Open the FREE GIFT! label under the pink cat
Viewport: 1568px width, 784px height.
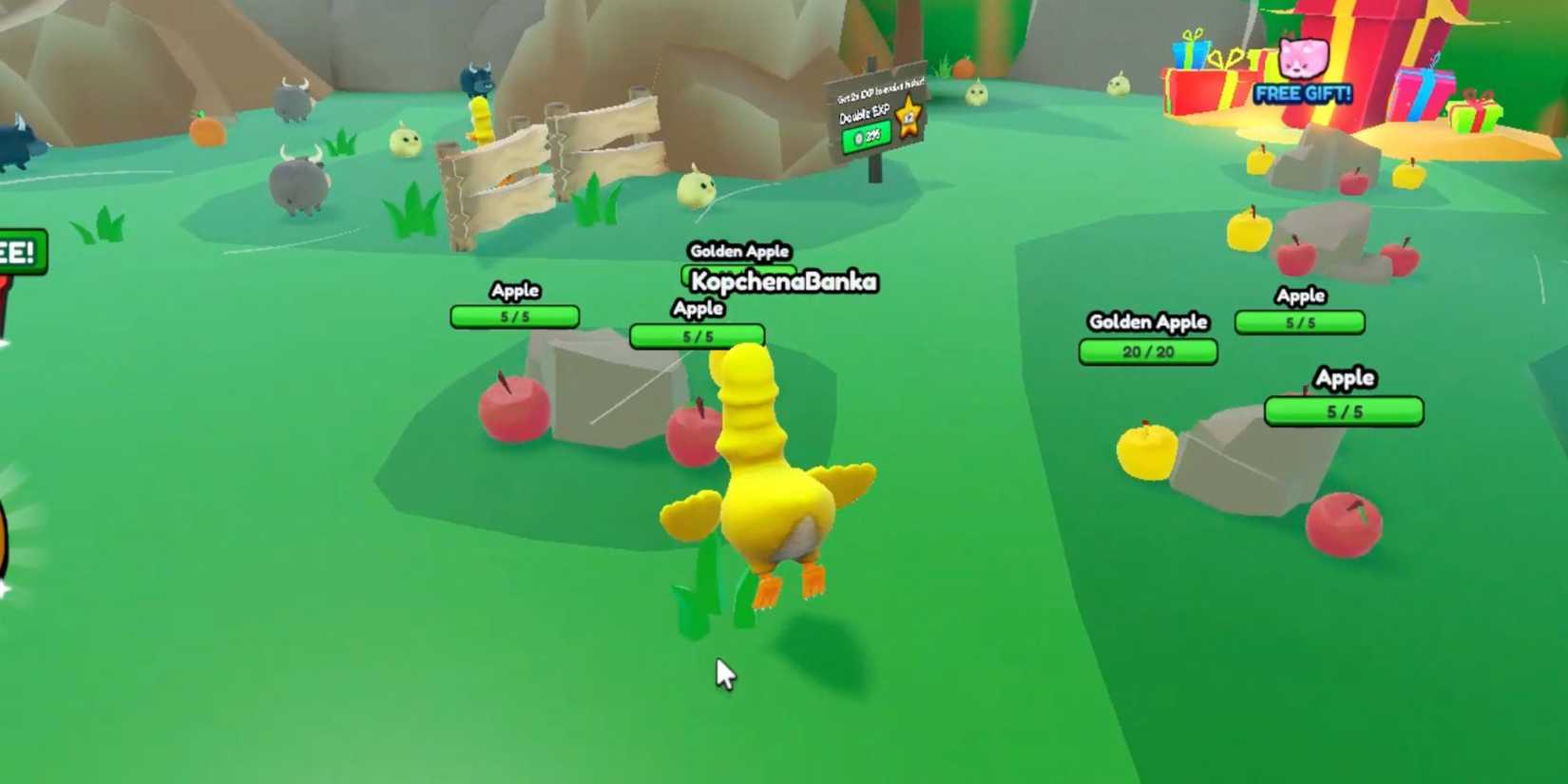click(x=1302, y=93)
